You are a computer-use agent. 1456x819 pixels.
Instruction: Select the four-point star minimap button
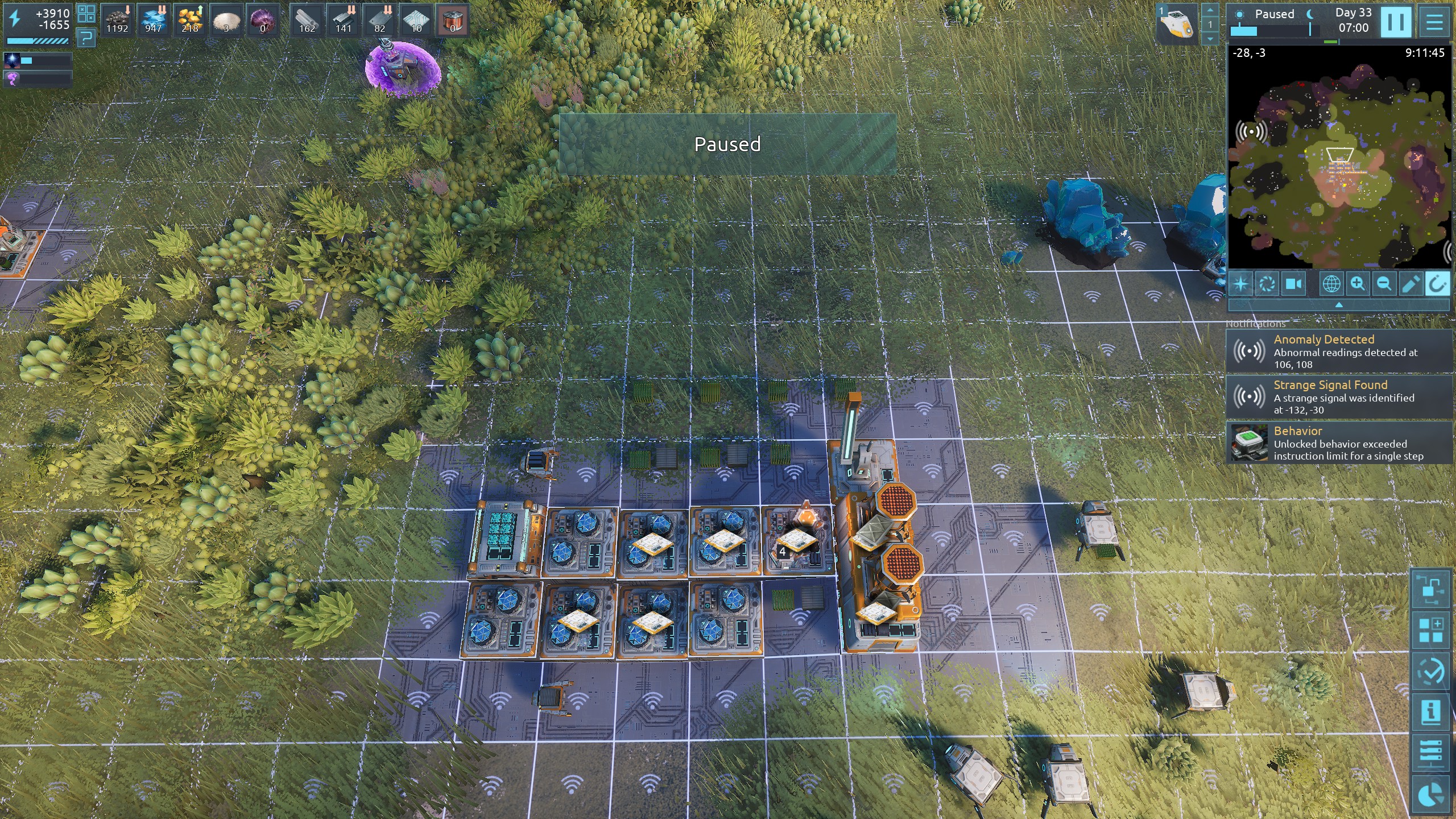[x=1241, y=284]
